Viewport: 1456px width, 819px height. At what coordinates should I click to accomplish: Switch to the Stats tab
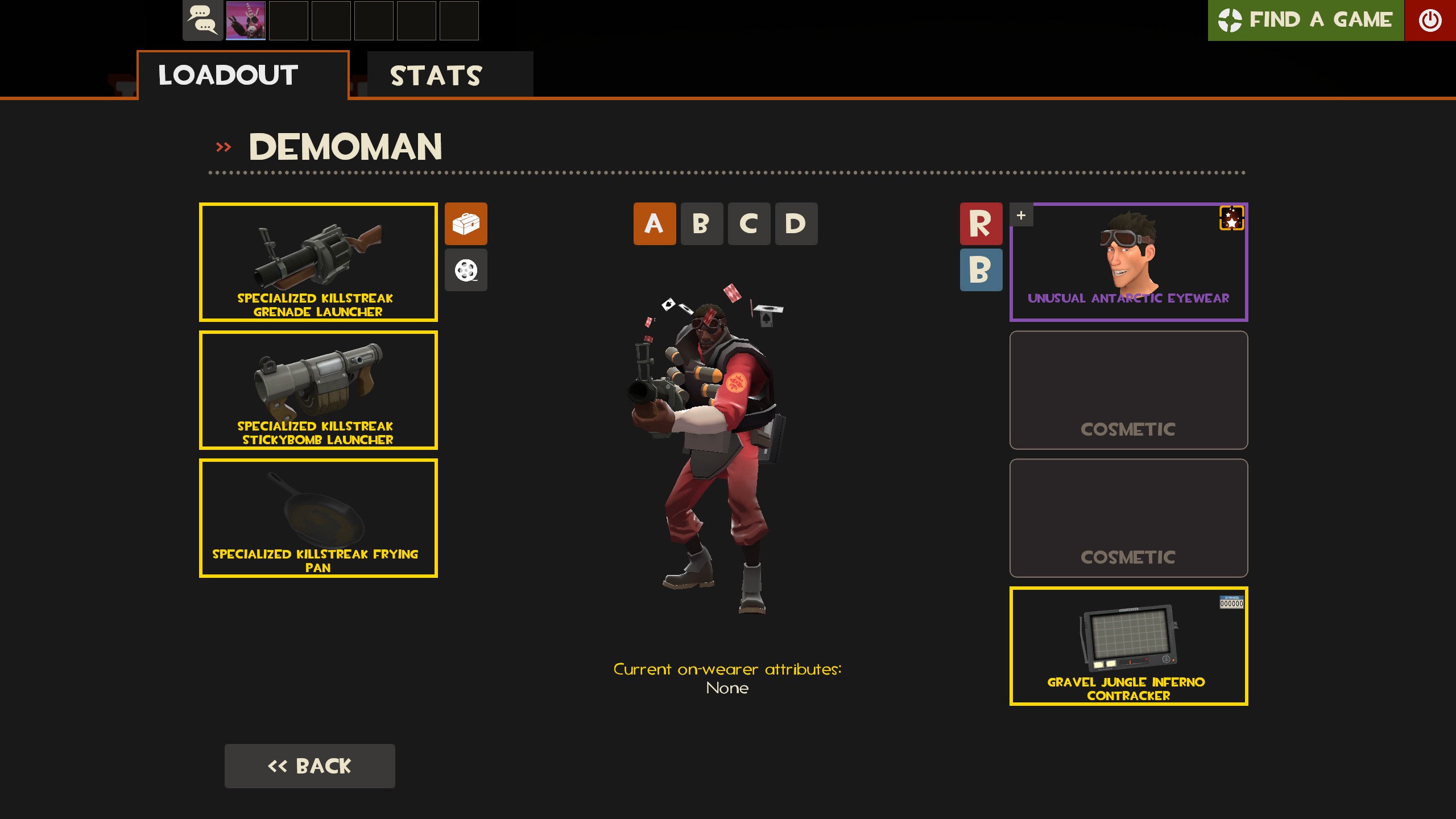[436, 75]
